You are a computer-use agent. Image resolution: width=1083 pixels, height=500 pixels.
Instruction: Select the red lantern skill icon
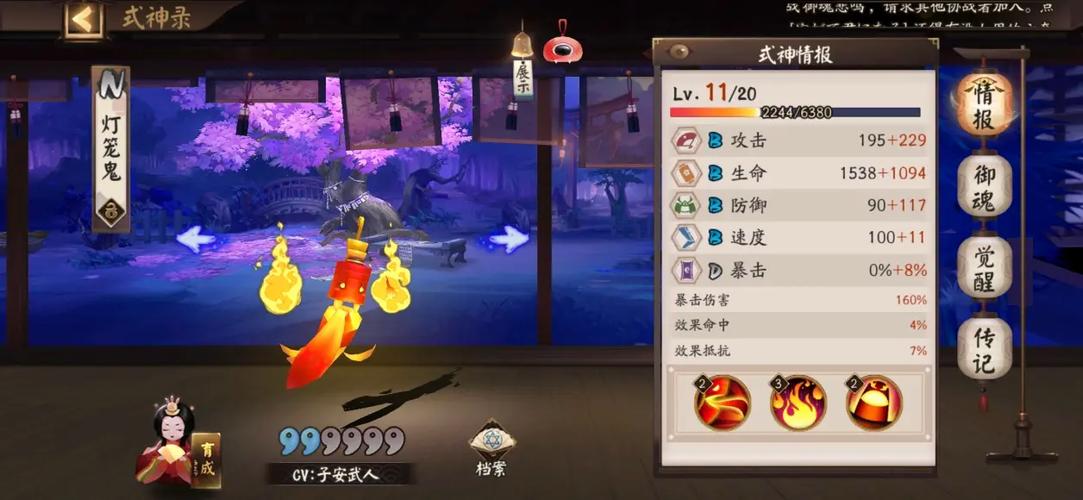pyautogui.click(x=873, y=403)
